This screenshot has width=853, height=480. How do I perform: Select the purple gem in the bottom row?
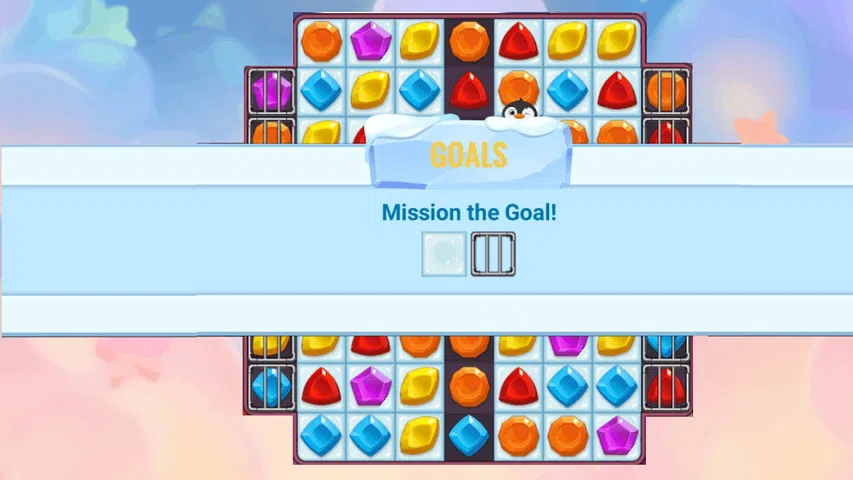(617, 435)
